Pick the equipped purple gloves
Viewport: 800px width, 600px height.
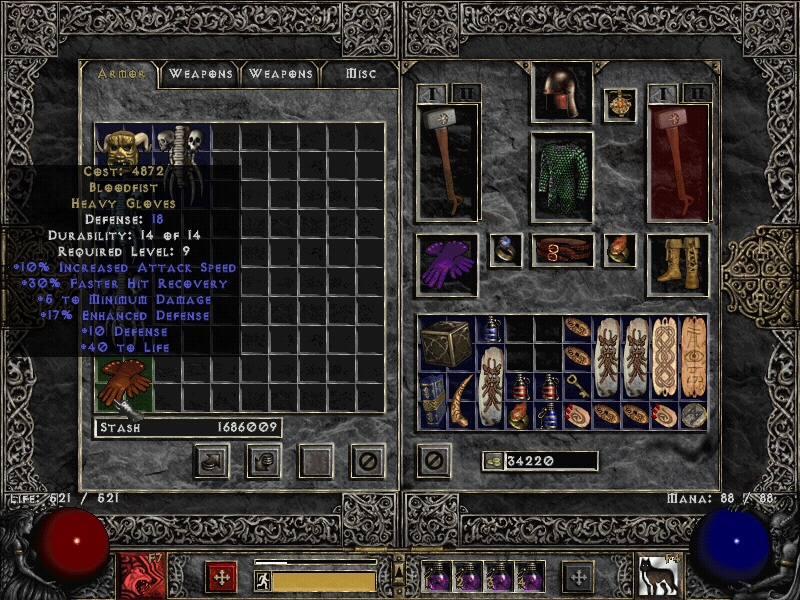[447, 264]
